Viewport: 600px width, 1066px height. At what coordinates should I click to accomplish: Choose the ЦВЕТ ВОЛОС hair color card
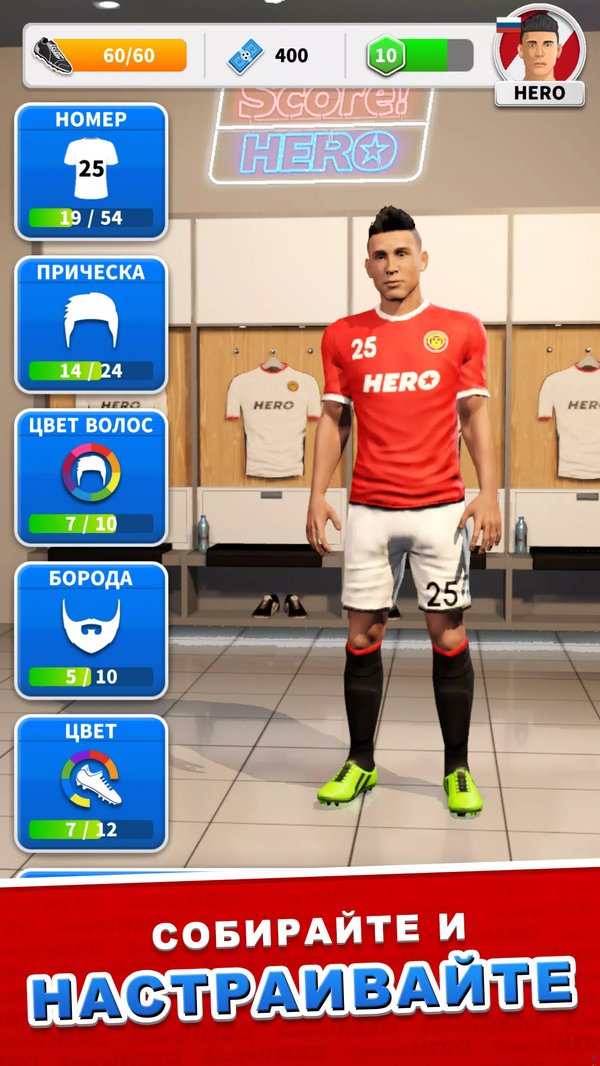91,476
